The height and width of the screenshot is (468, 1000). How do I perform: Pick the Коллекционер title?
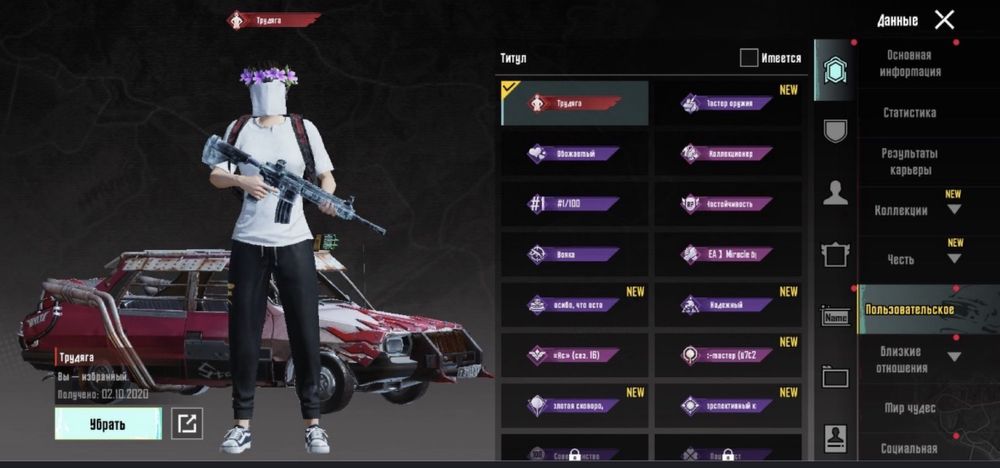click(x=728, y=154)
